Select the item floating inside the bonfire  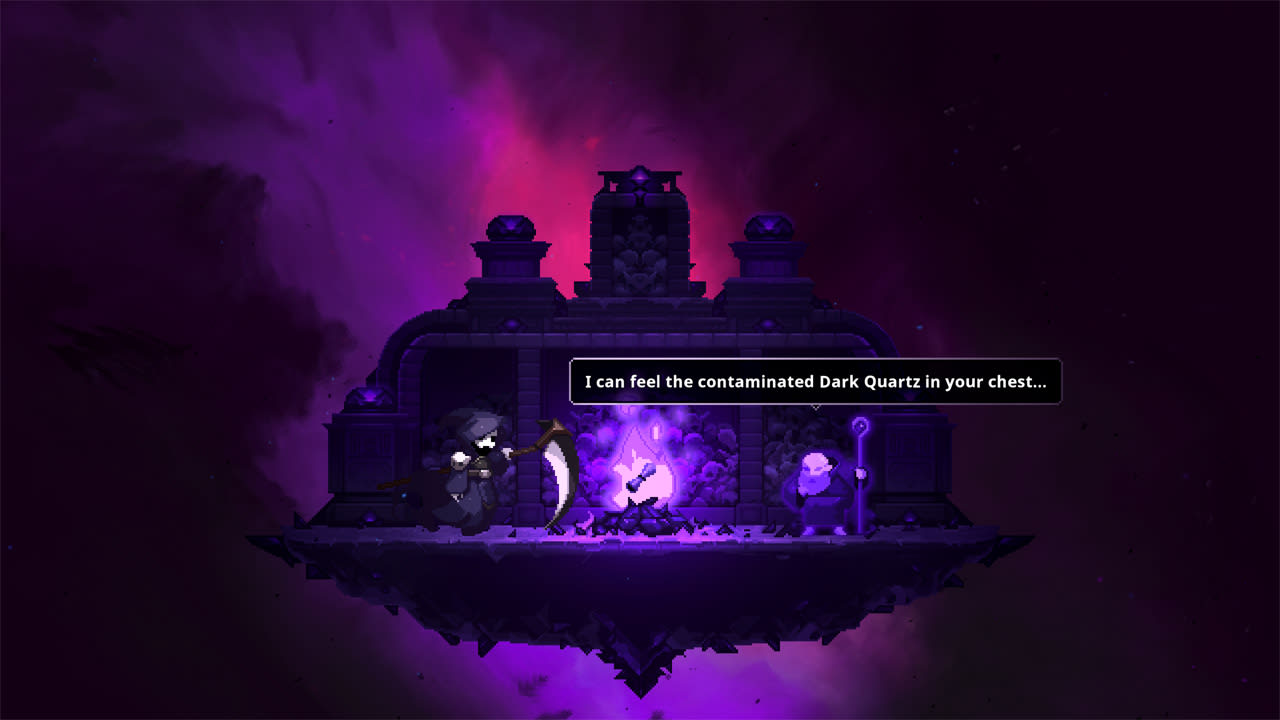coord(642,478)
